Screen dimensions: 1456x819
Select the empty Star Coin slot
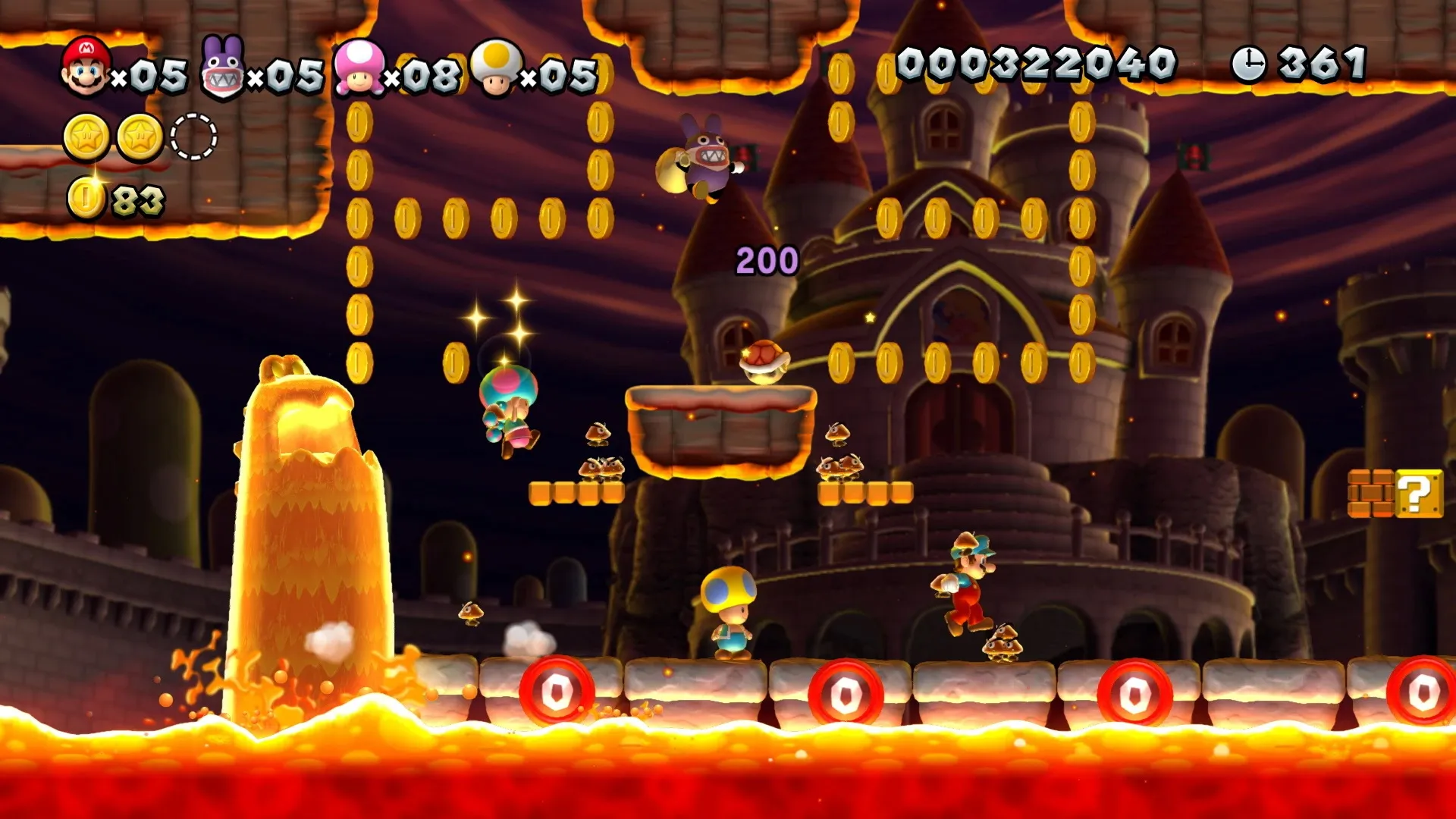193,137
